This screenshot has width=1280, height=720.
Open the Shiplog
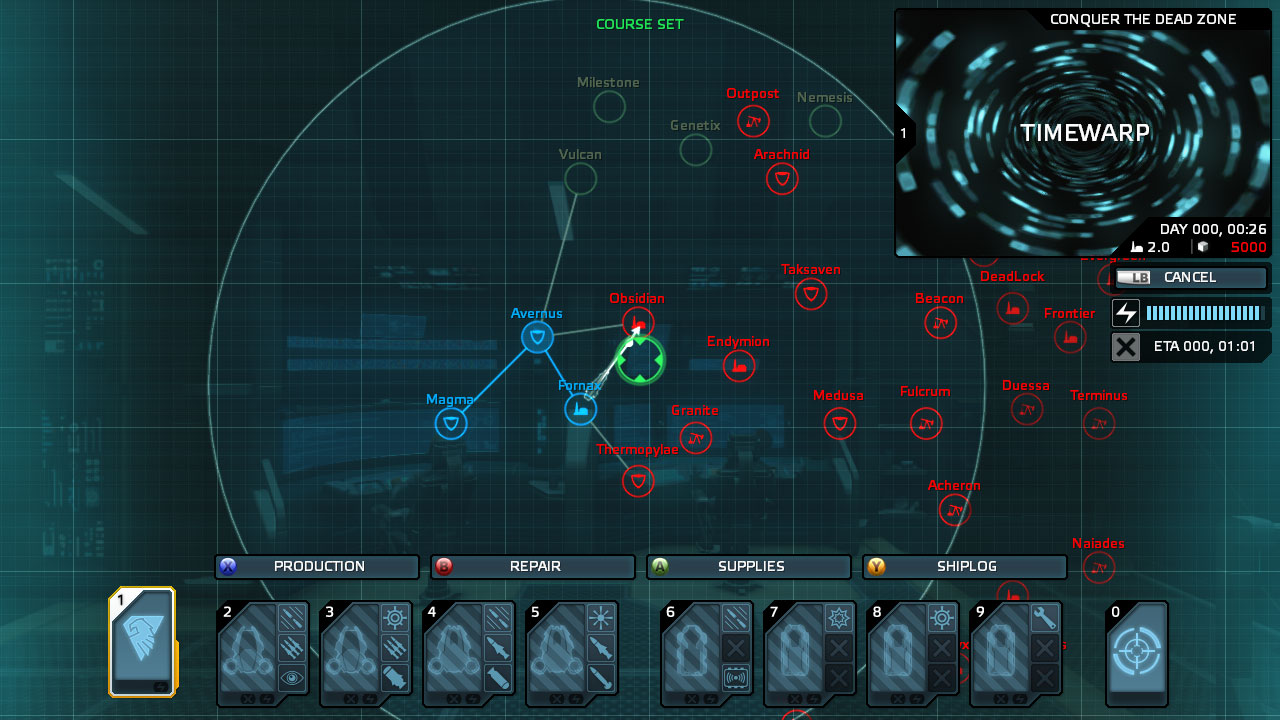point(965,567)
